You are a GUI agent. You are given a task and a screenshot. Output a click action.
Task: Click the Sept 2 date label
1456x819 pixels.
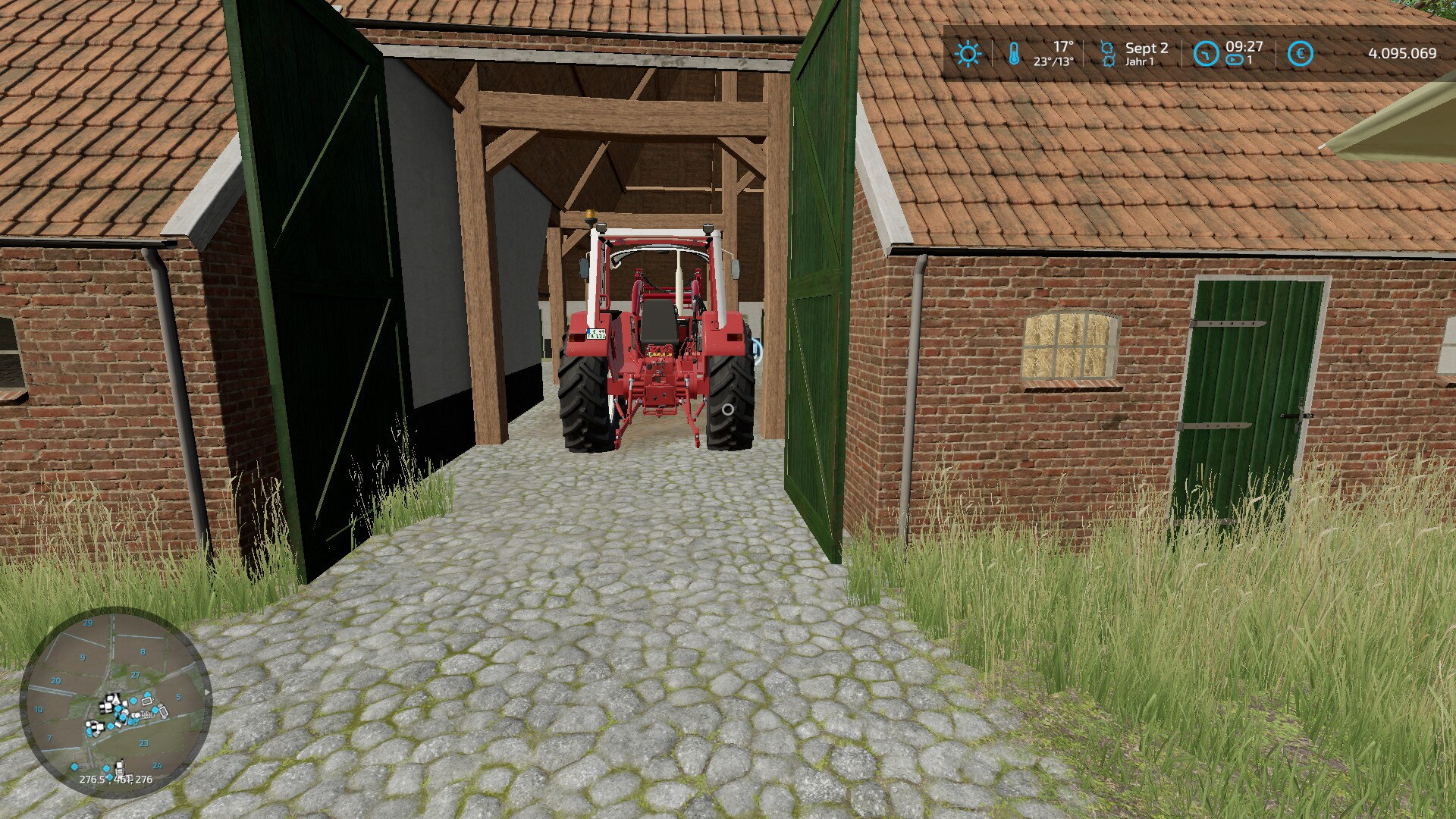[1147, 47]
